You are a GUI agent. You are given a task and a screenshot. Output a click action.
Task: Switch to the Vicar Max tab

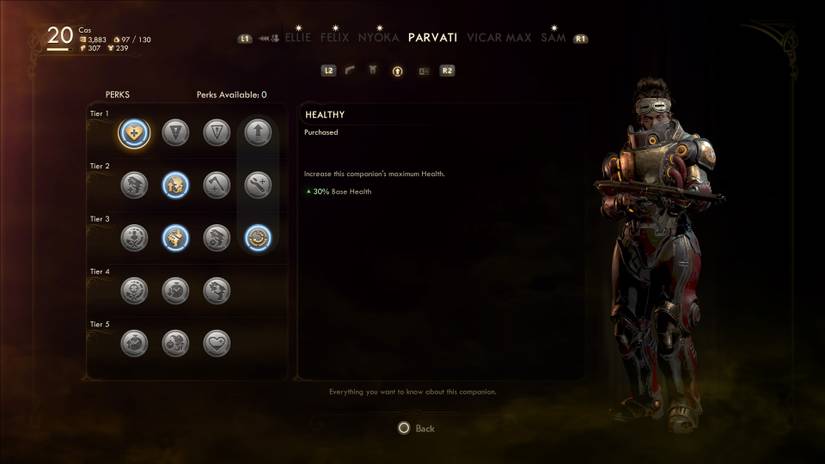pos(497,38)
